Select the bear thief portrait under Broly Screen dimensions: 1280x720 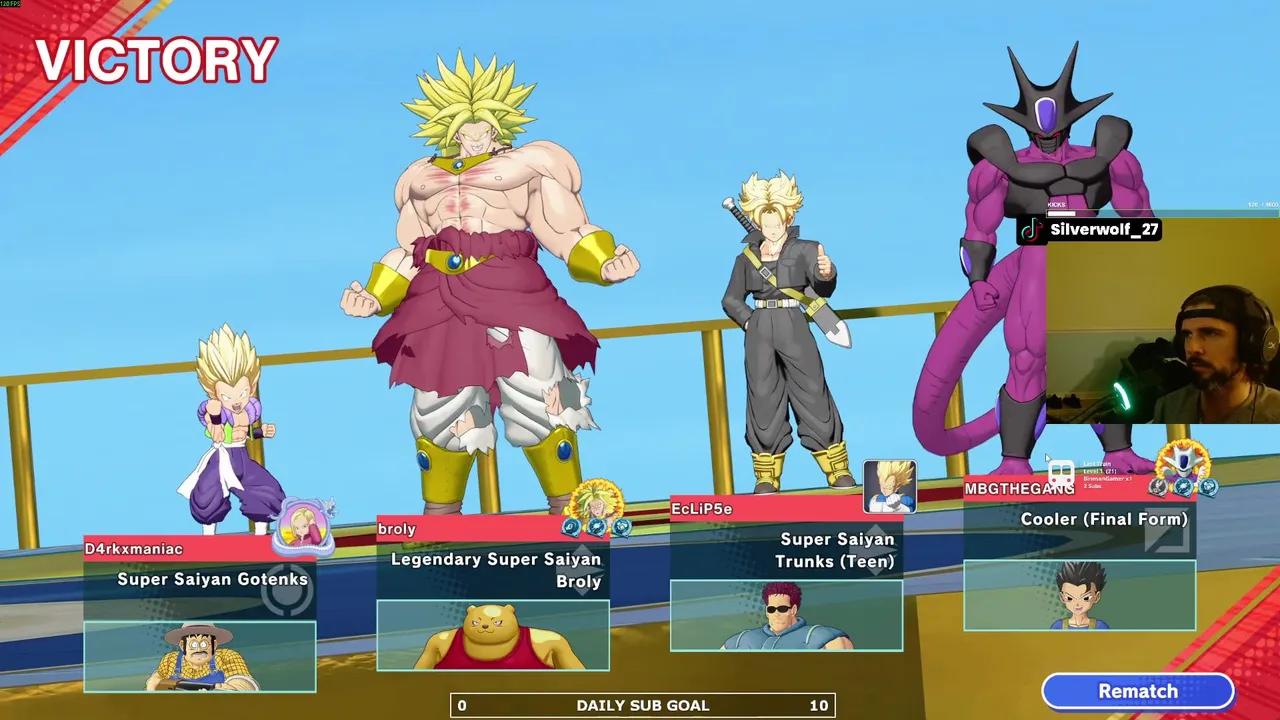493,636
